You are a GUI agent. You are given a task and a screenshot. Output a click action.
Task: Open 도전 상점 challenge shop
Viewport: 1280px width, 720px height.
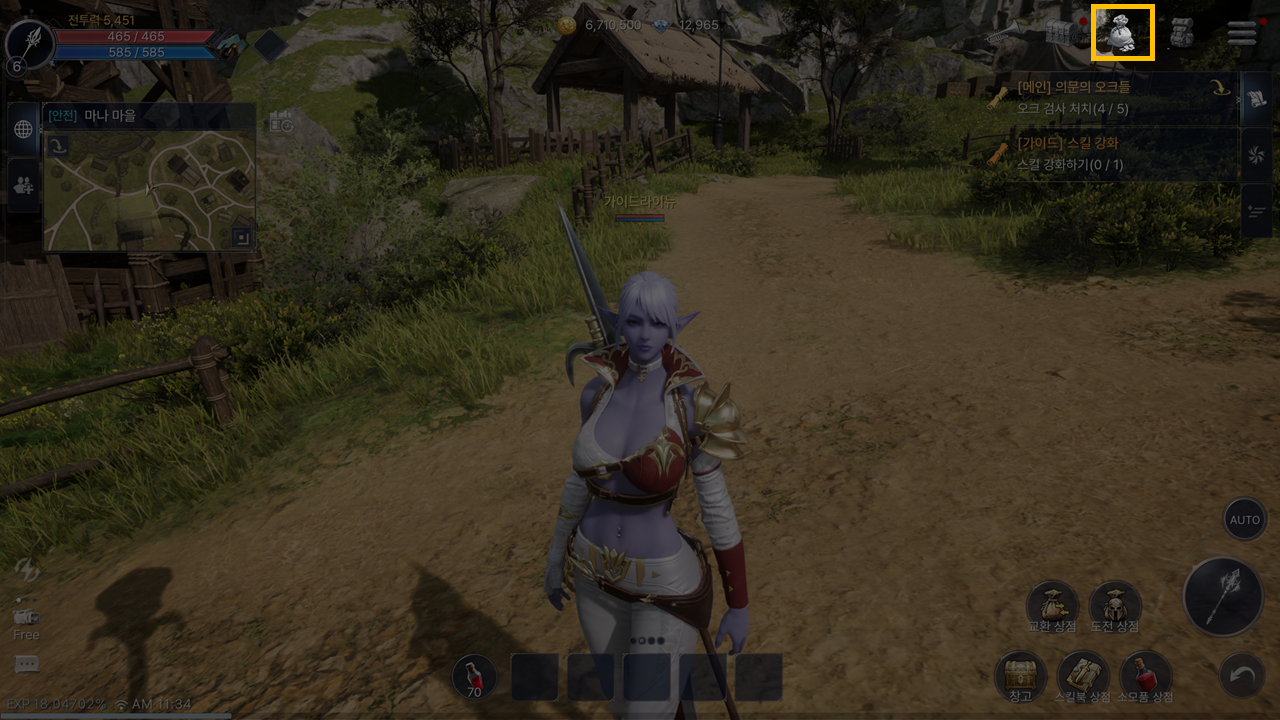pos(1115,605)
